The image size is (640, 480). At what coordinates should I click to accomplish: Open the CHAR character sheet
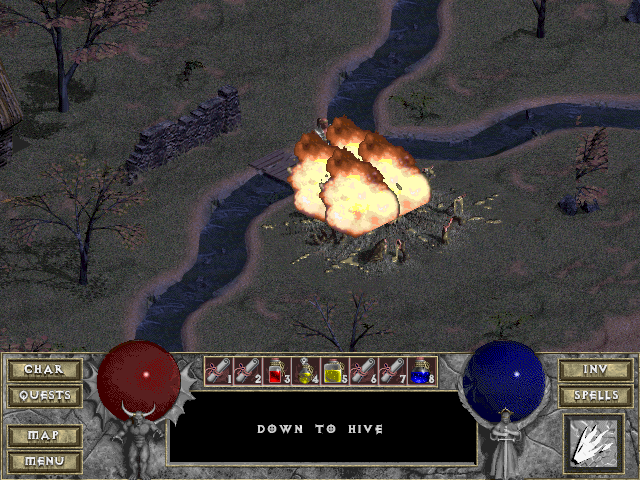45,370
